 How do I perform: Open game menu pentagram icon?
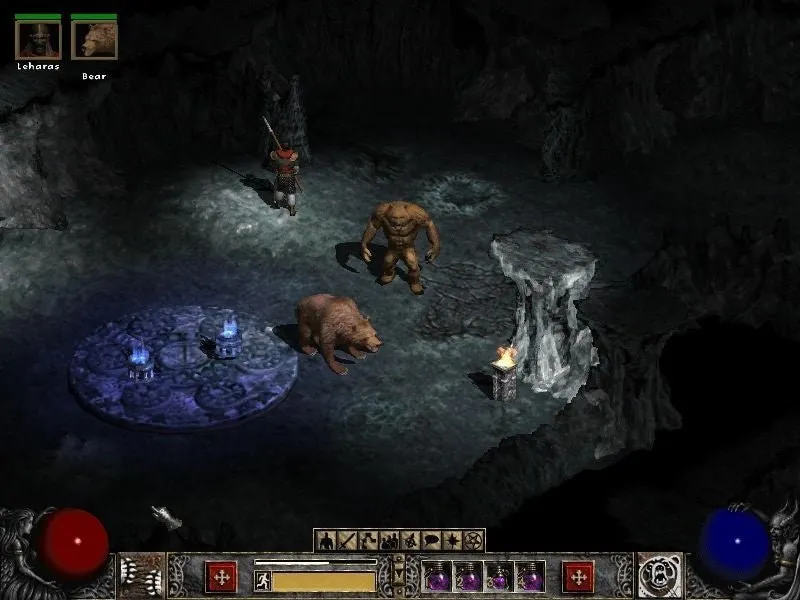coord(474,541)
